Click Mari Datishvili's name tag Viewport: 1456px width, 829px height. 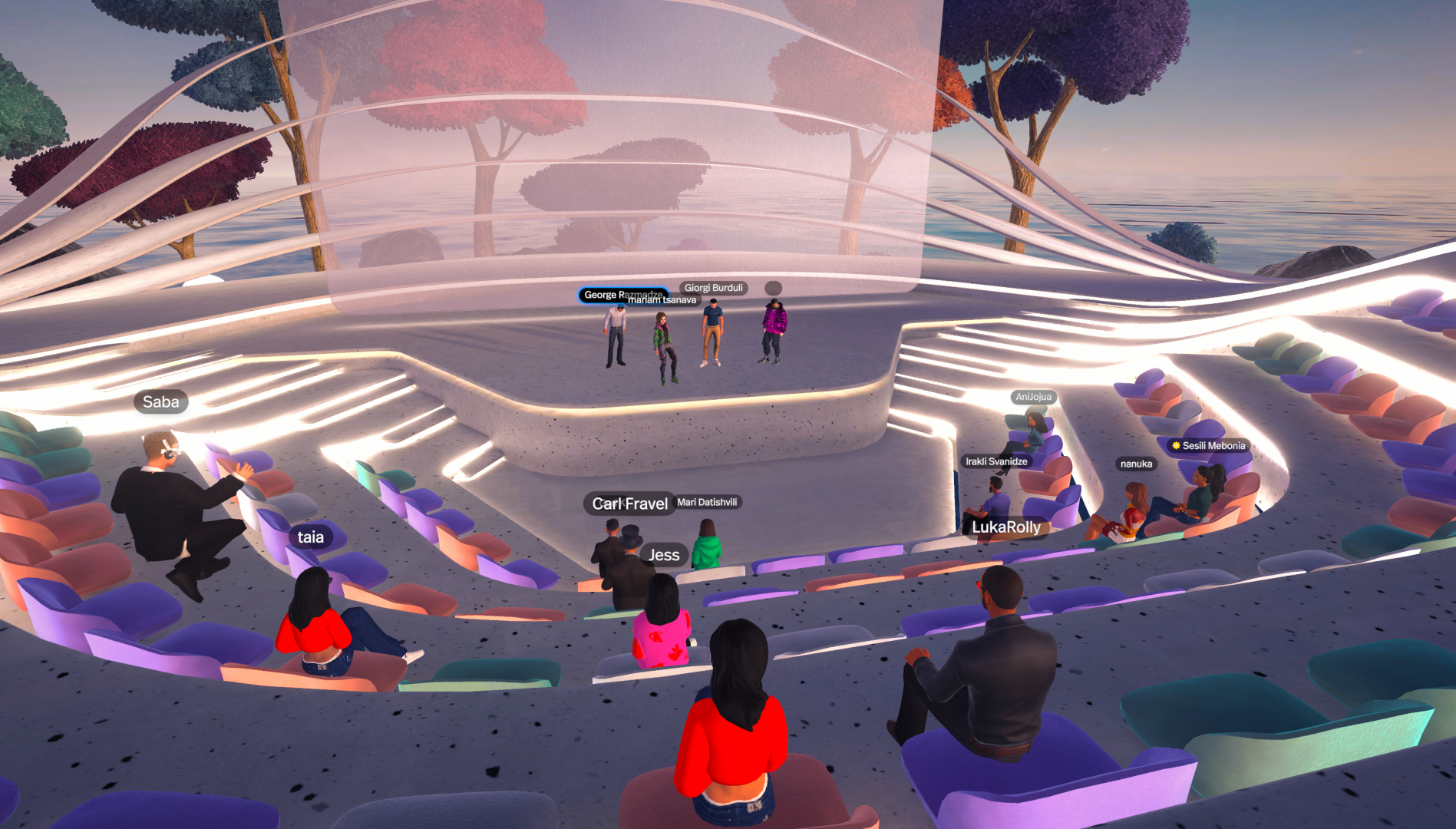click(707, 502)
